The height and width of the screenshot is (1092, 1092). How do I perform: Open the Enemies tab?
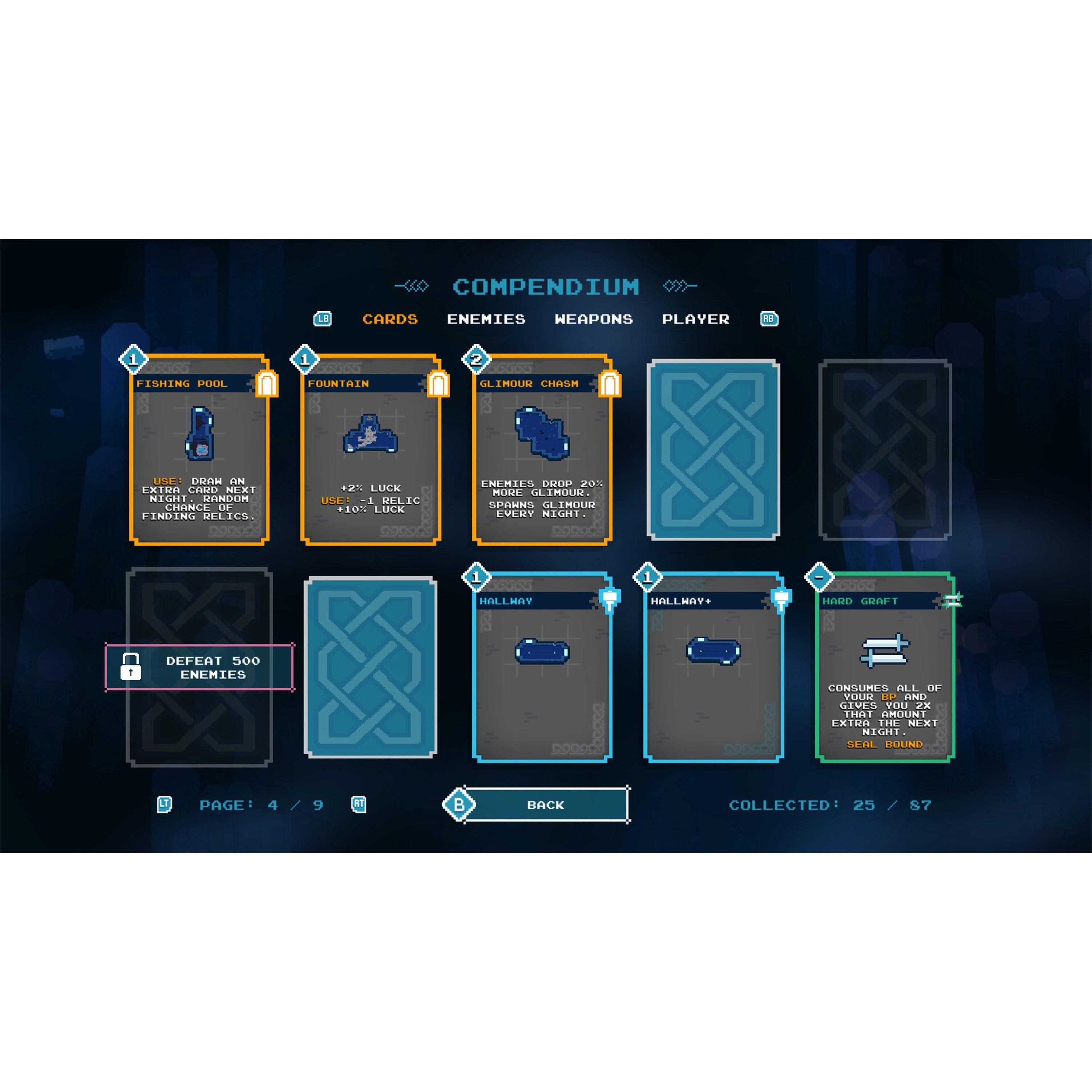(x=486, y=319)
